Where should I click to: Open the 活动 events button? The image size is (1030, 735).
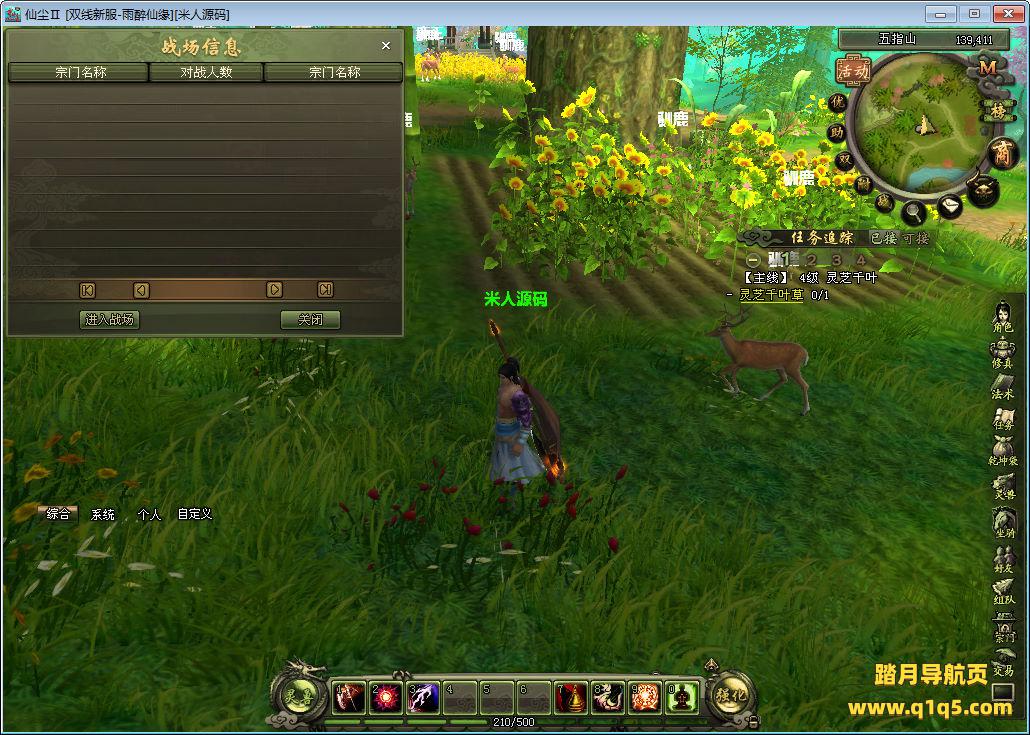(x=853, y=71)
